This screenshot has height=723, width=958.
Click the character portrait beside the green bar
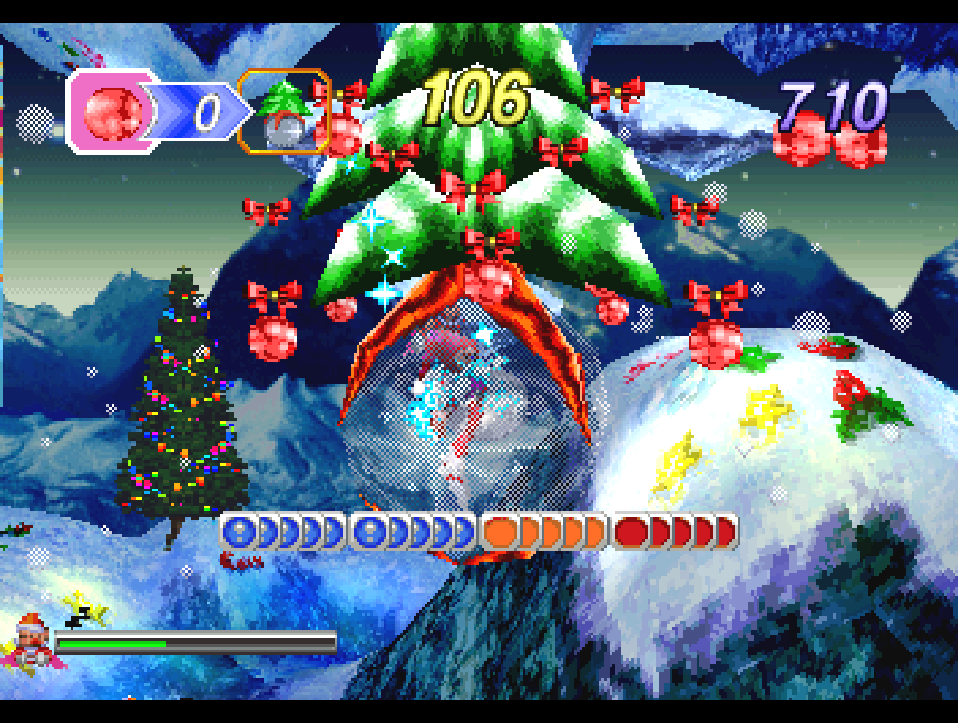(31, 637)
